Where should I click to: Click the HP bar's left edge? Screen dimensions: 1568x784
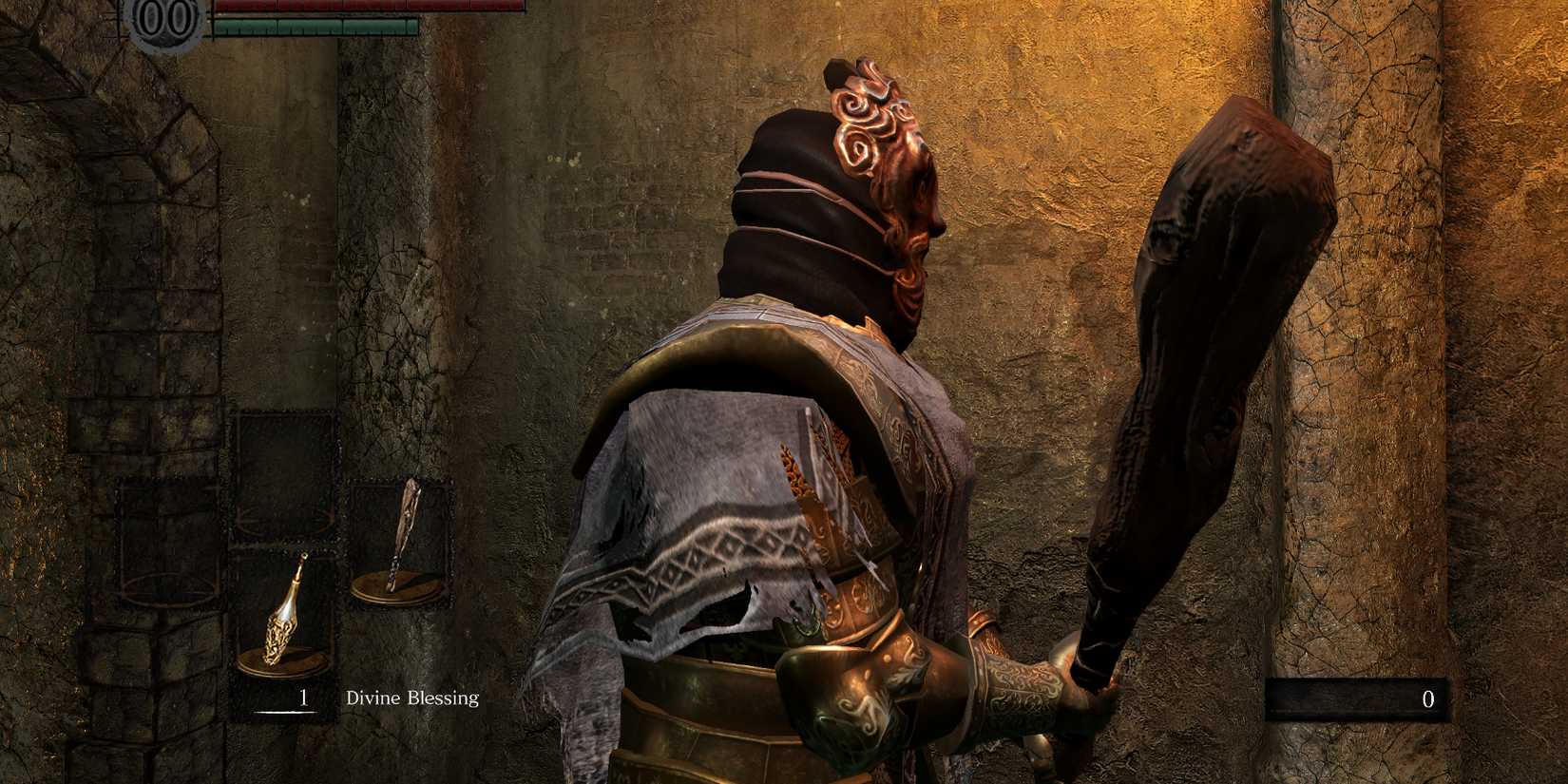click(x=219, y=7)
